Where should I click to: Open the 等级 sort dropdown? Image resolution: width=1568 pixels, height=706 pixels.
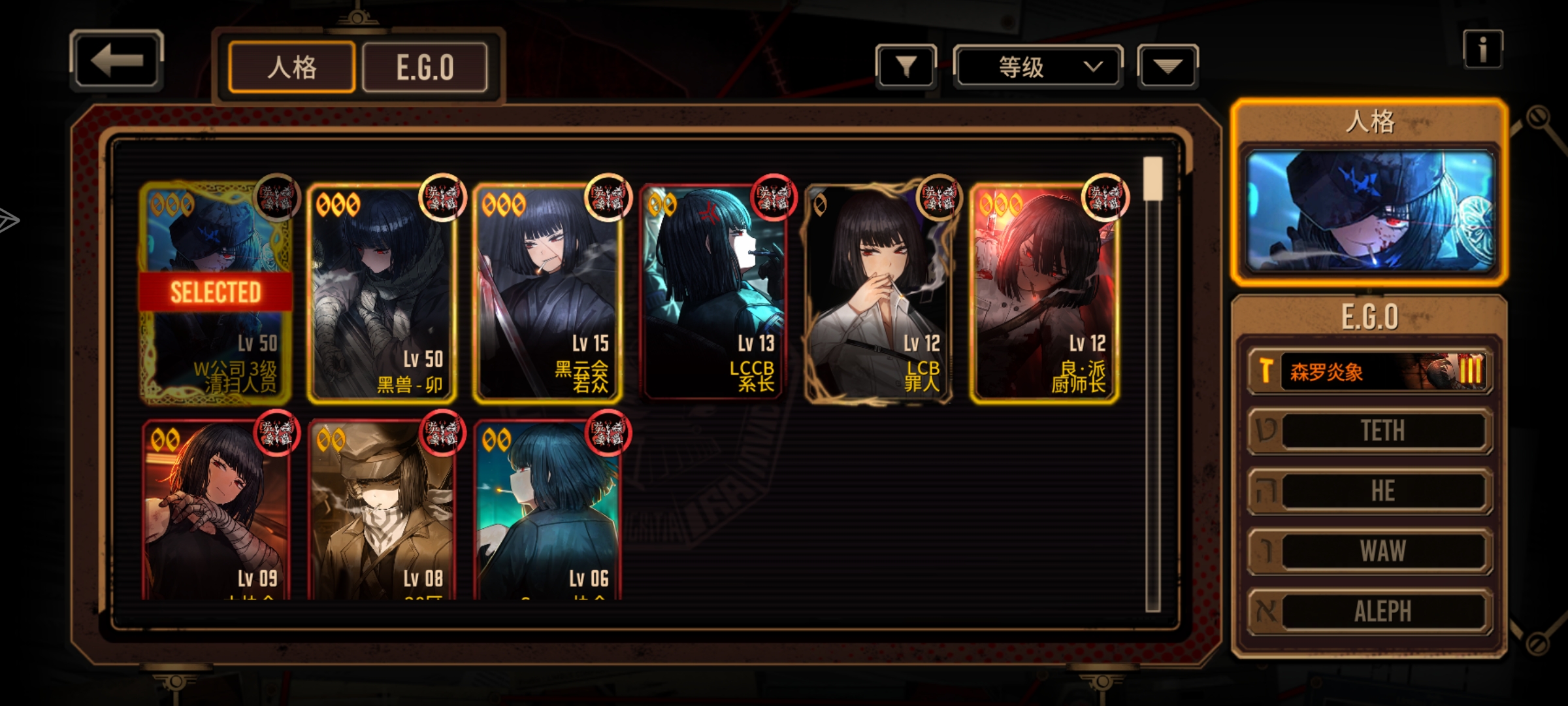tap(1037, 67)
